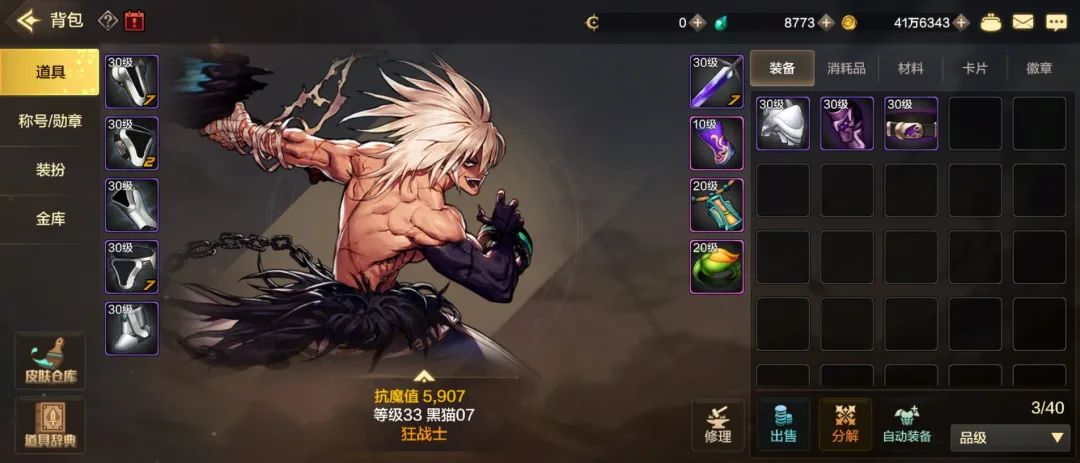Open the 卡片 tab
Image resolution: width=1080 pixels, height=463 pixels.
[x=975, y=69]
